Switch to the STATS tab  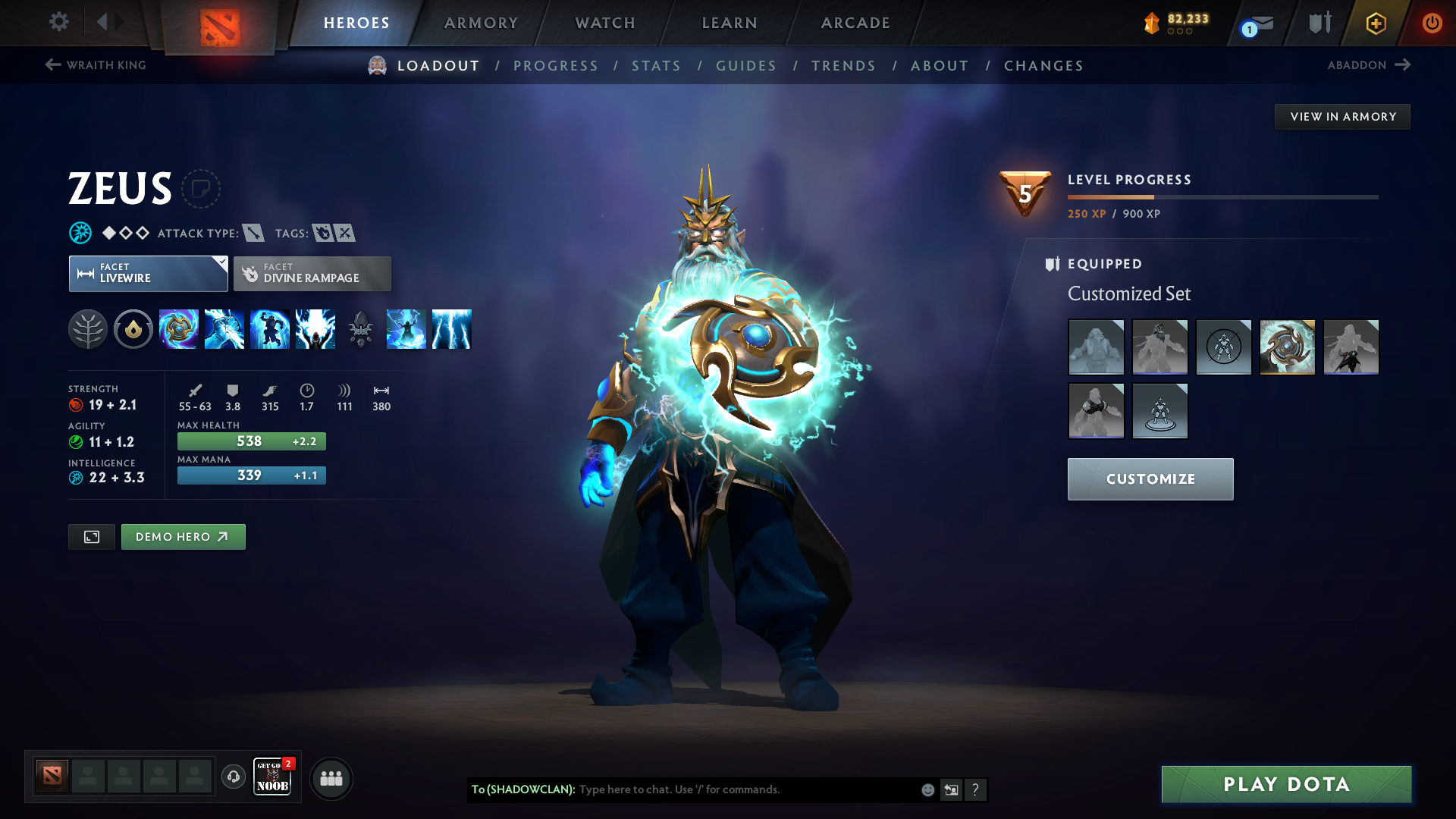tap(657, 66)
